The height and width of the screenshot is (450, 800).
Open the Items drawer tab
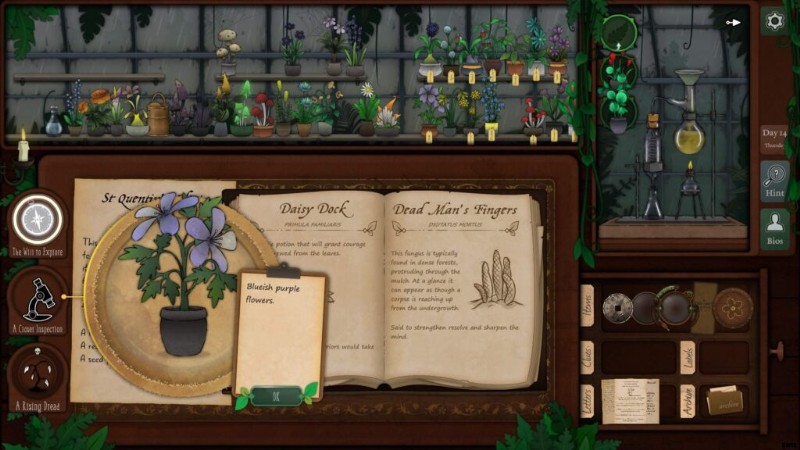pos(587,306)
